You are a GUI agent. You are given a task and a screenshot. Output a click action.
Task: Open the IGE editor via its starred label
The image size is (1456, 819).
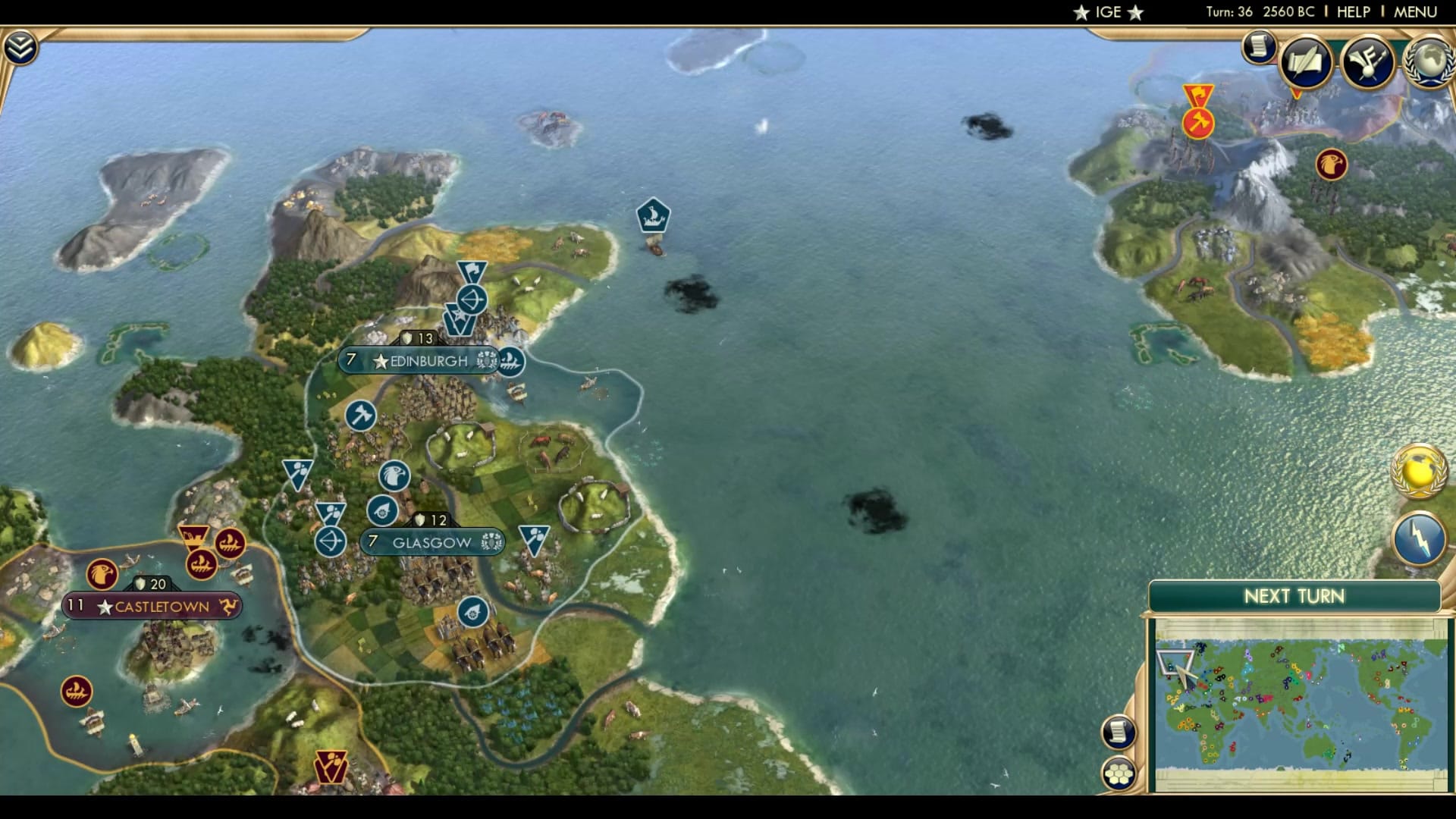[x=1107, y=12]
